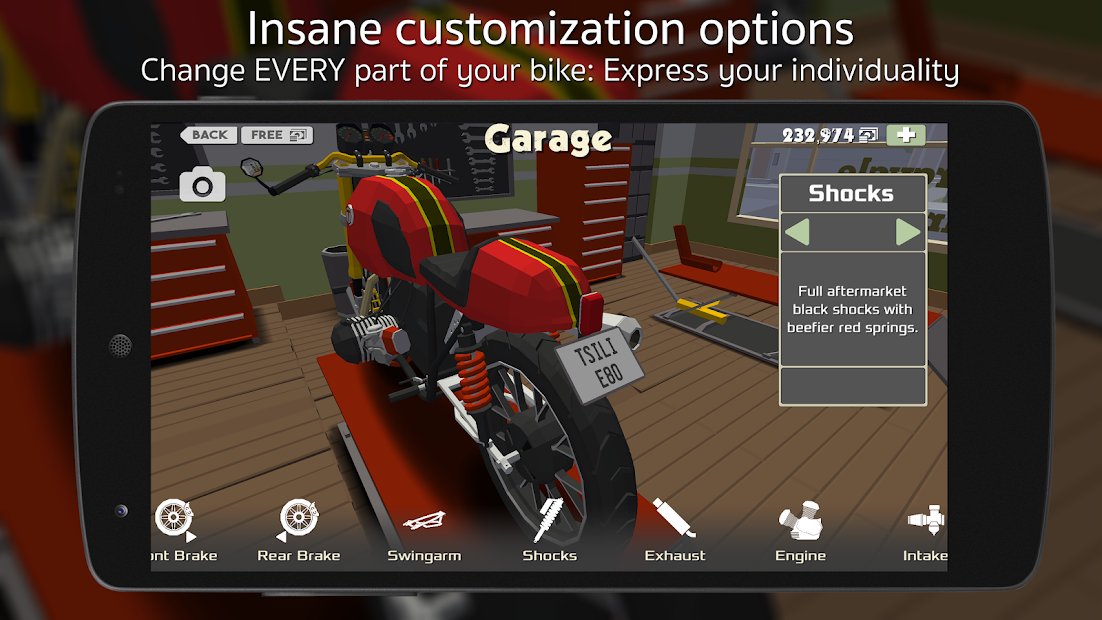Switch to the Shocks category
The height and width of the screenshot is (620, 1102).
coord(549,532)
